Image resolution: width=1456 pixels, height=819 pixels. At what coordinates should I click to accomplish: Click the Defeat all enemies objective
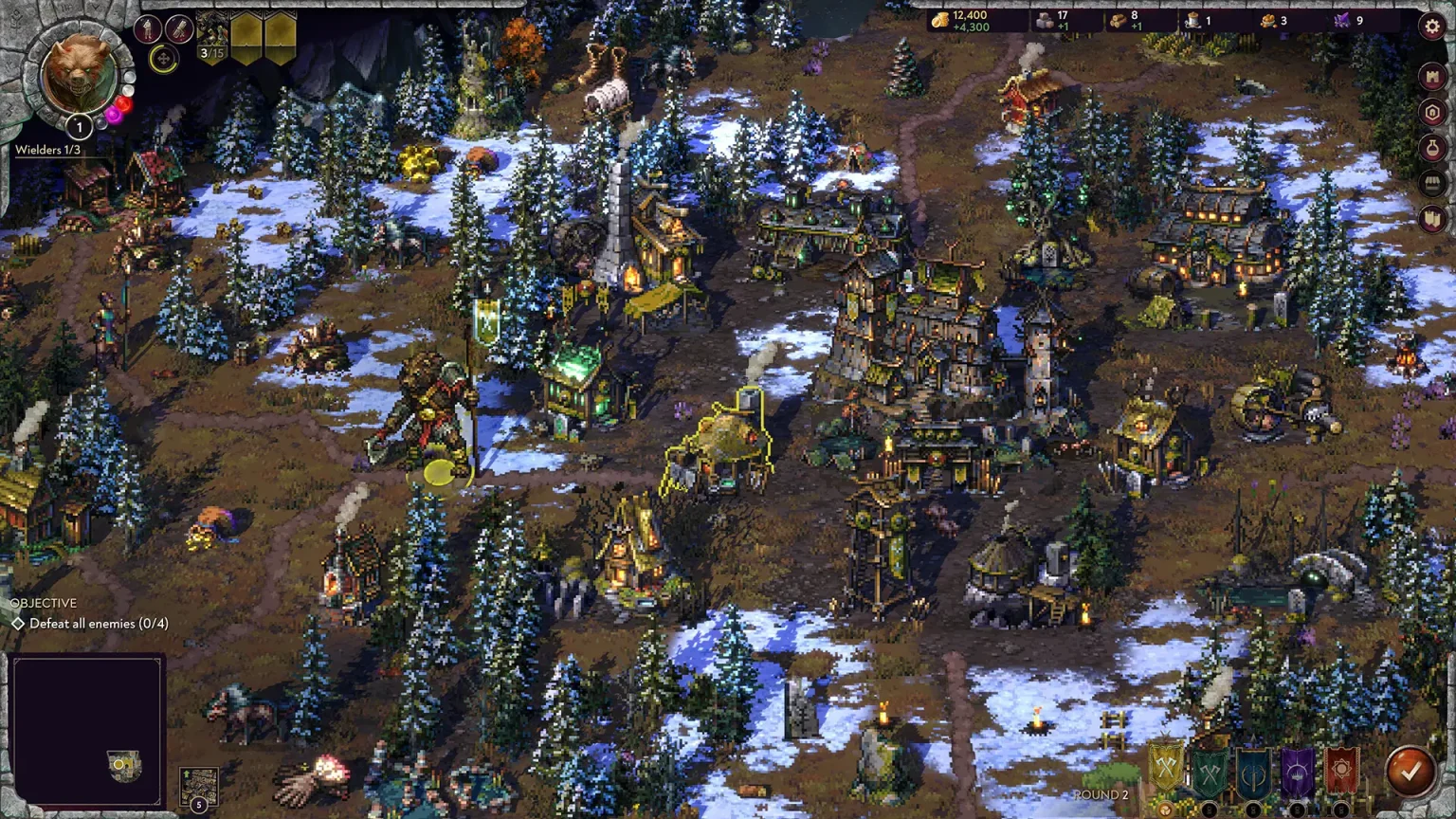(x=99, y=624)
